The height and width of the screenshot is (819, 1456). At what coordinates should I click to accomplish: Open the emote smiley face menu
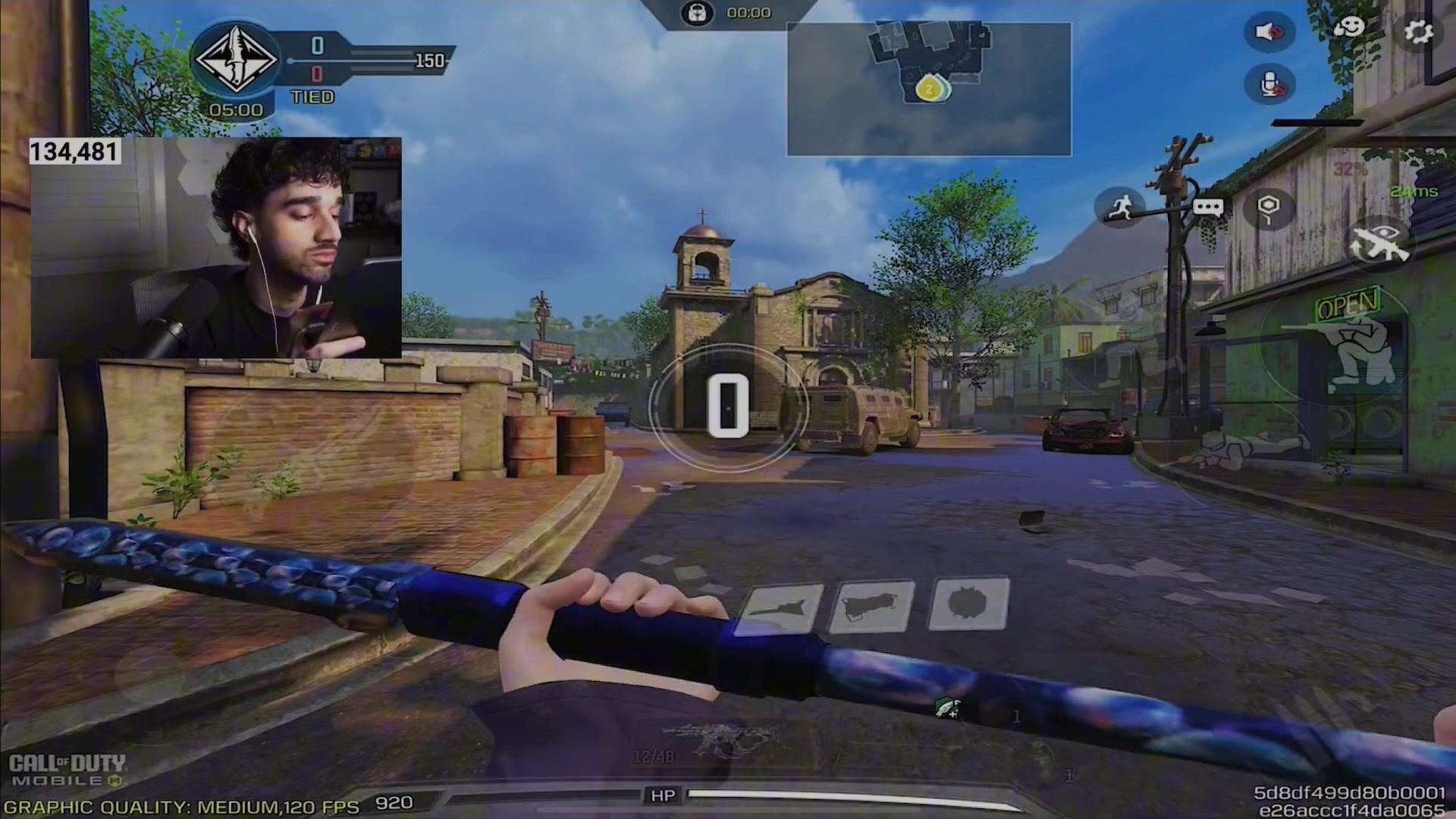coord(1348,30)
